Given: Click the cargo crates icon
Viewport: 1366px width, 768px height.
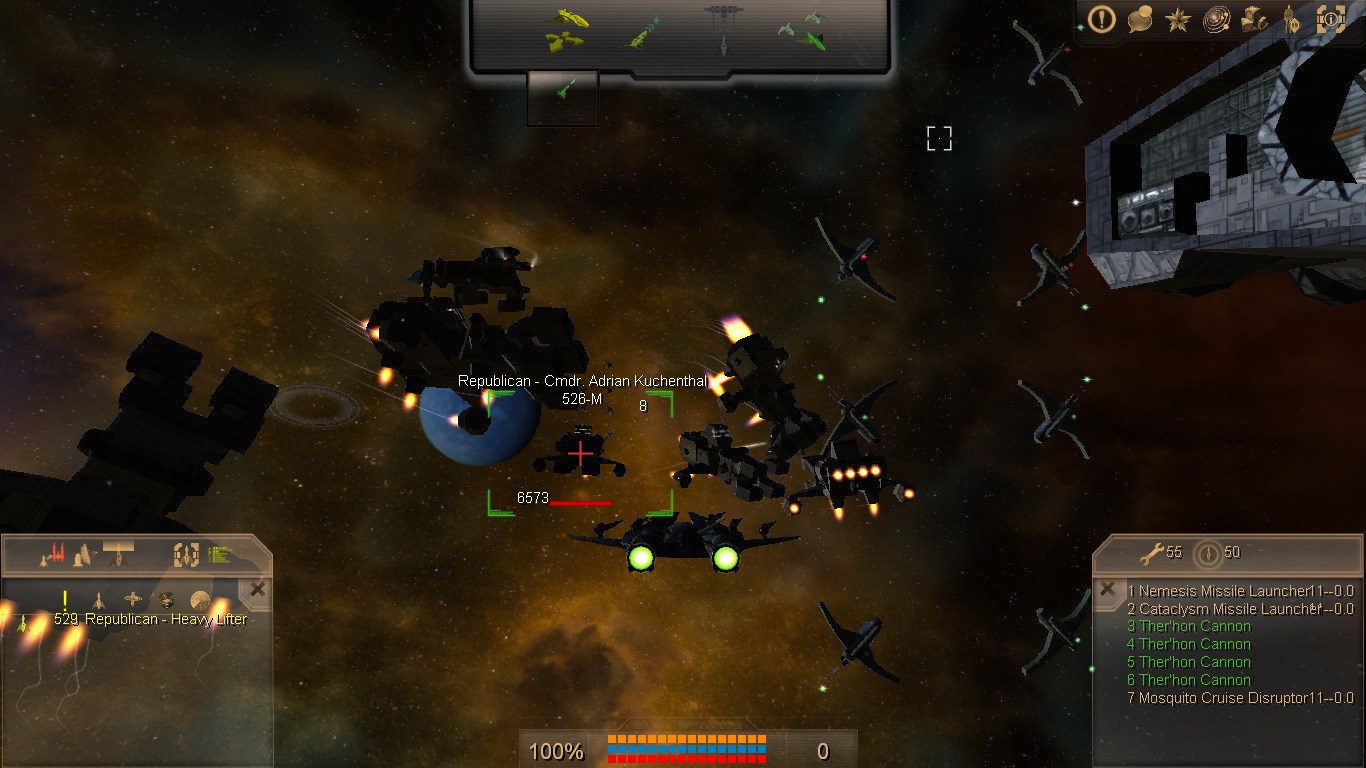Looking at the screenshot, I should click(1254, 20).
